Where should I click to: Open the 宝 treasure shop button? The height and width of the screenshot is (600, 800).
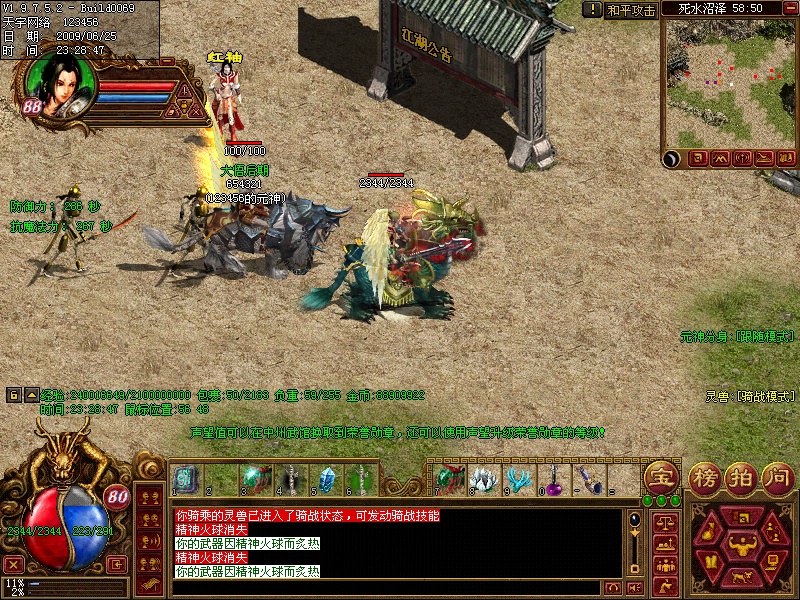(x=660, y=475)
